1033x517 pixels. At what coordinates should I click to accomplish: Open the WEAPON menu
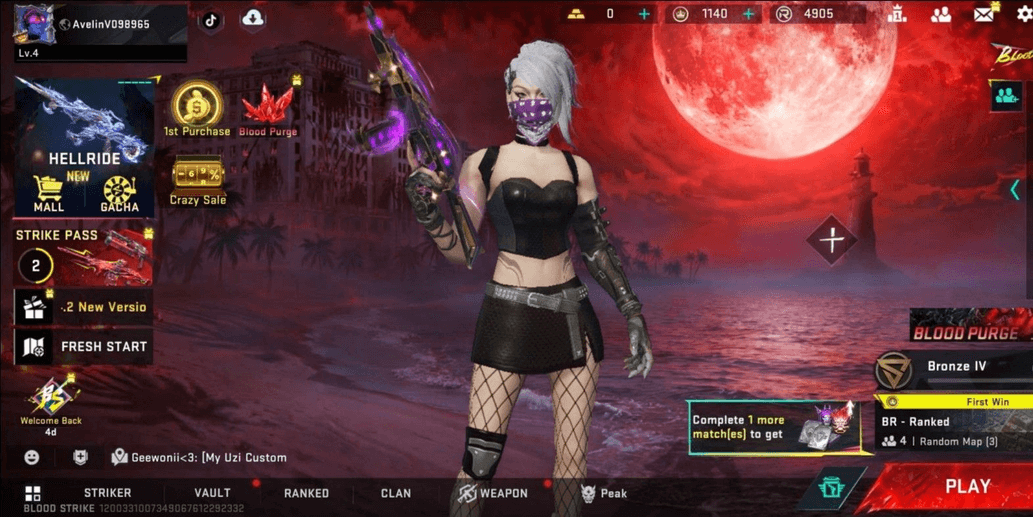pyautogui.click(x=493, y=493)
